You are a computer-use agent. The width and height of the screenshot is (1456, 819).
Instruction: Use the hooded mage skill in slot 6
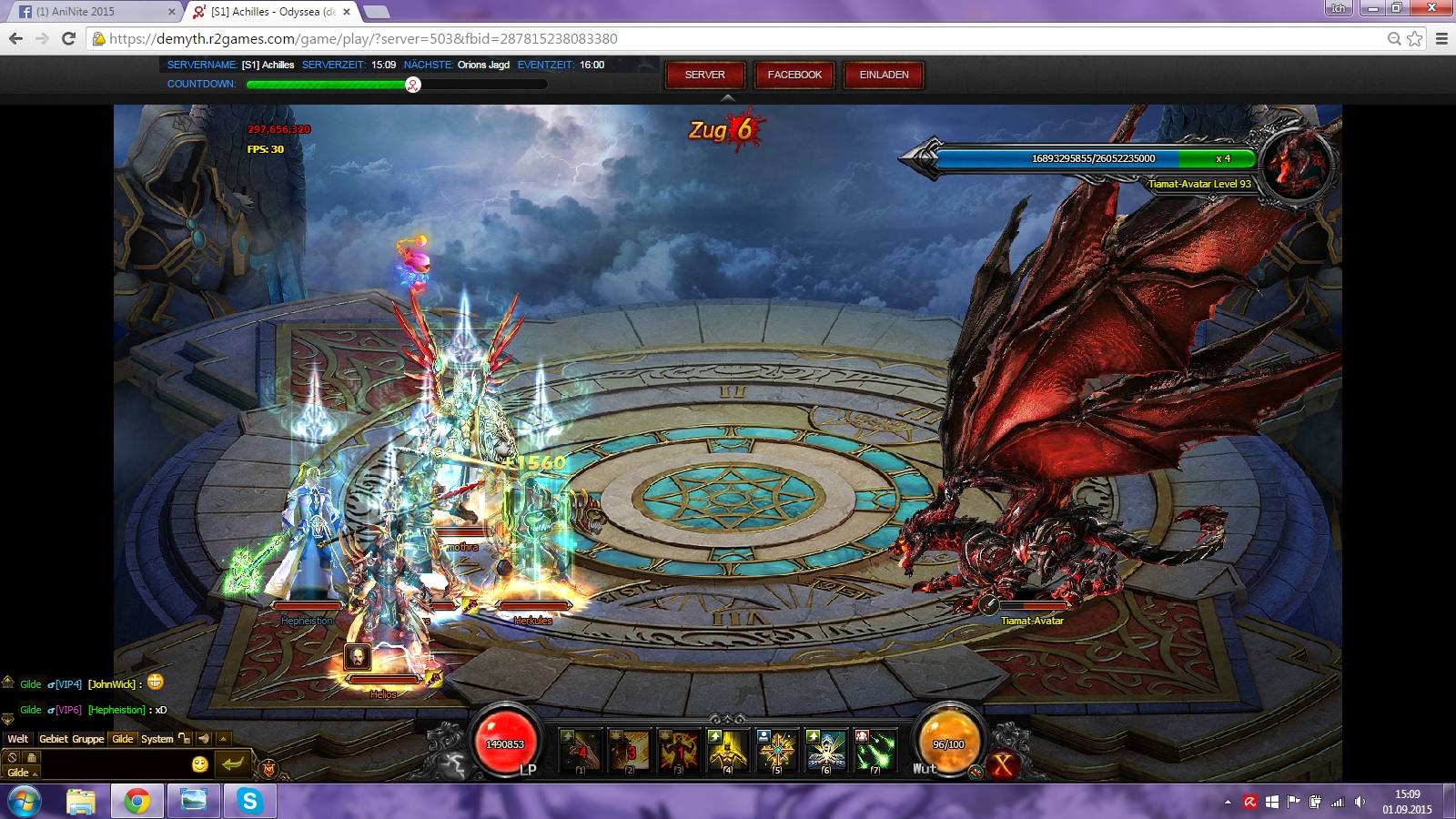click(x=826, y=751)
